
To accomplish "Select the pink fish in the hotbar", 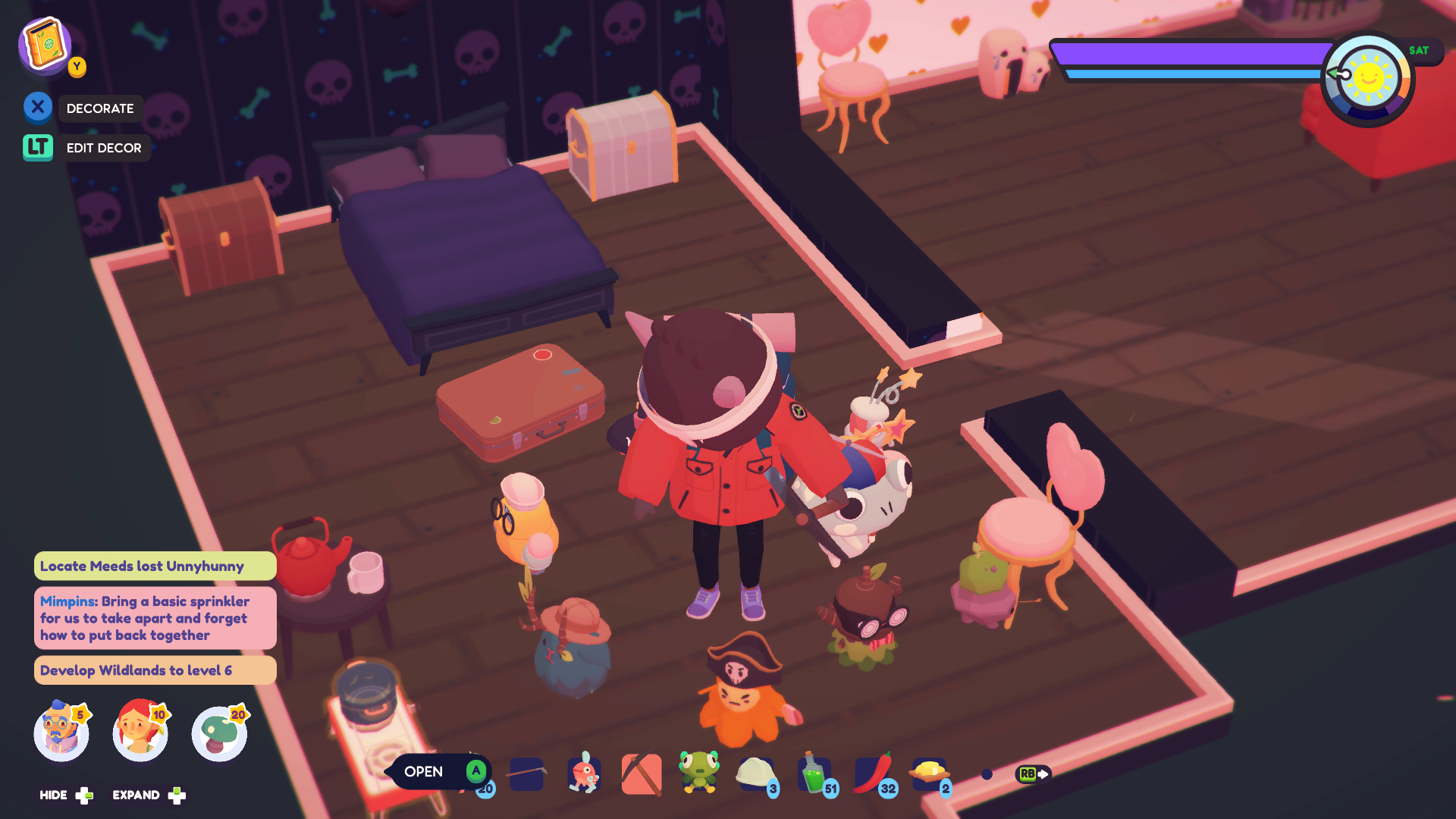I will pos(584,775).
